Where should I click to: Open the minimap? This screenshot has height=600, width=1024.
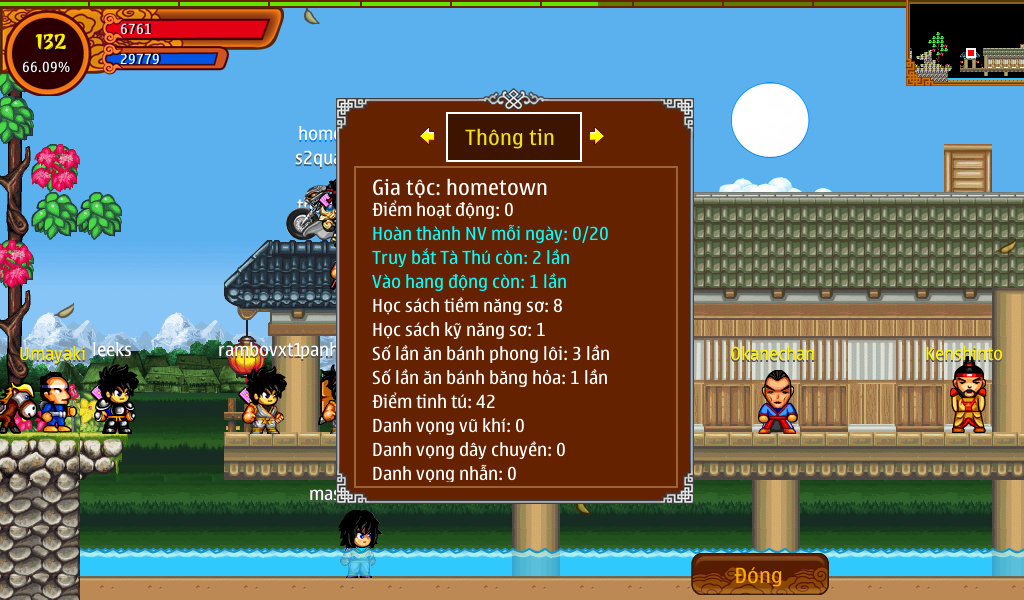point(965,42)
